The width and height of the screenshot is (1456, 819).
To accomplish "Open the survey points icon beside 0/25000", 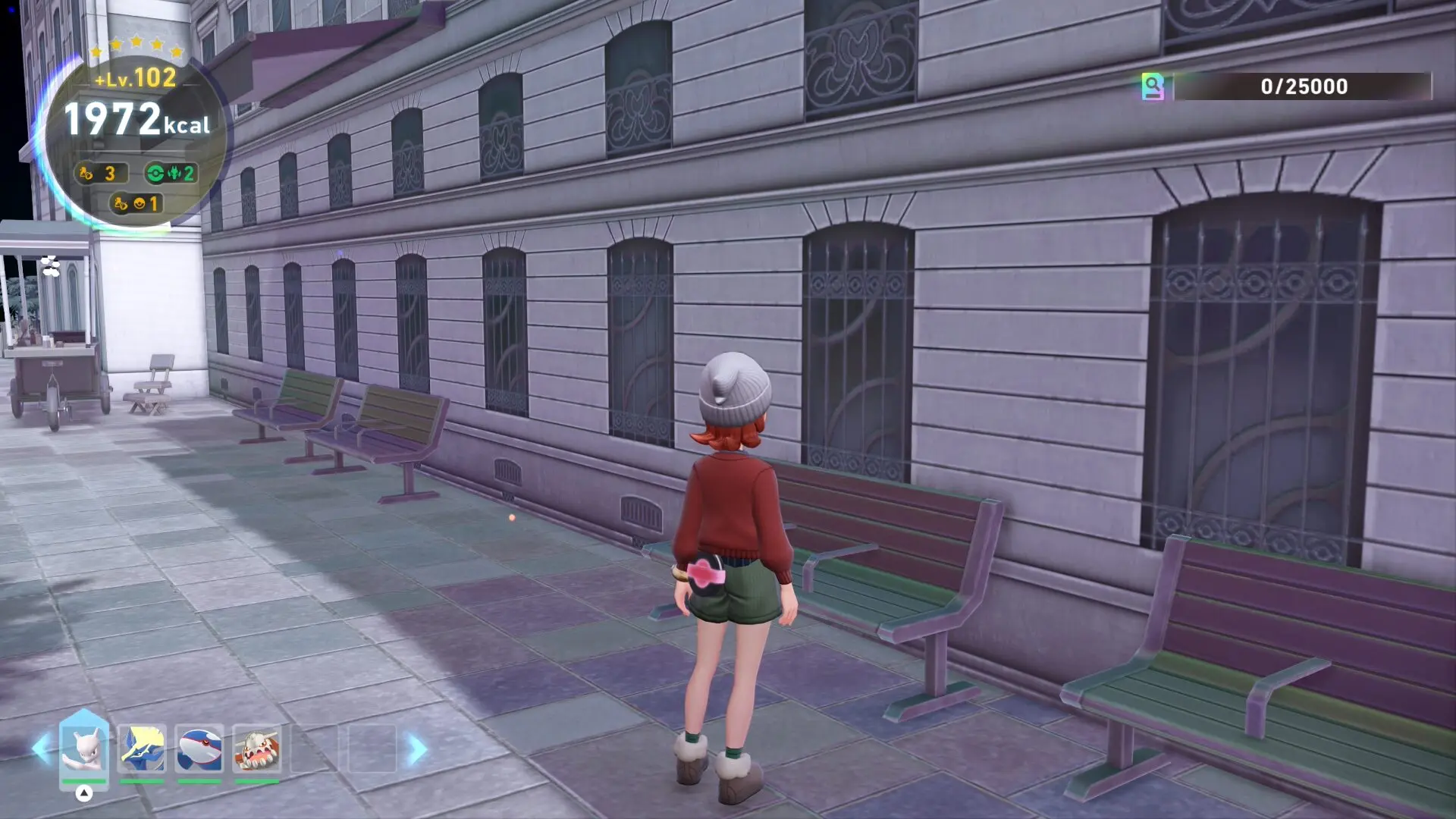I will coord(1153,86).
